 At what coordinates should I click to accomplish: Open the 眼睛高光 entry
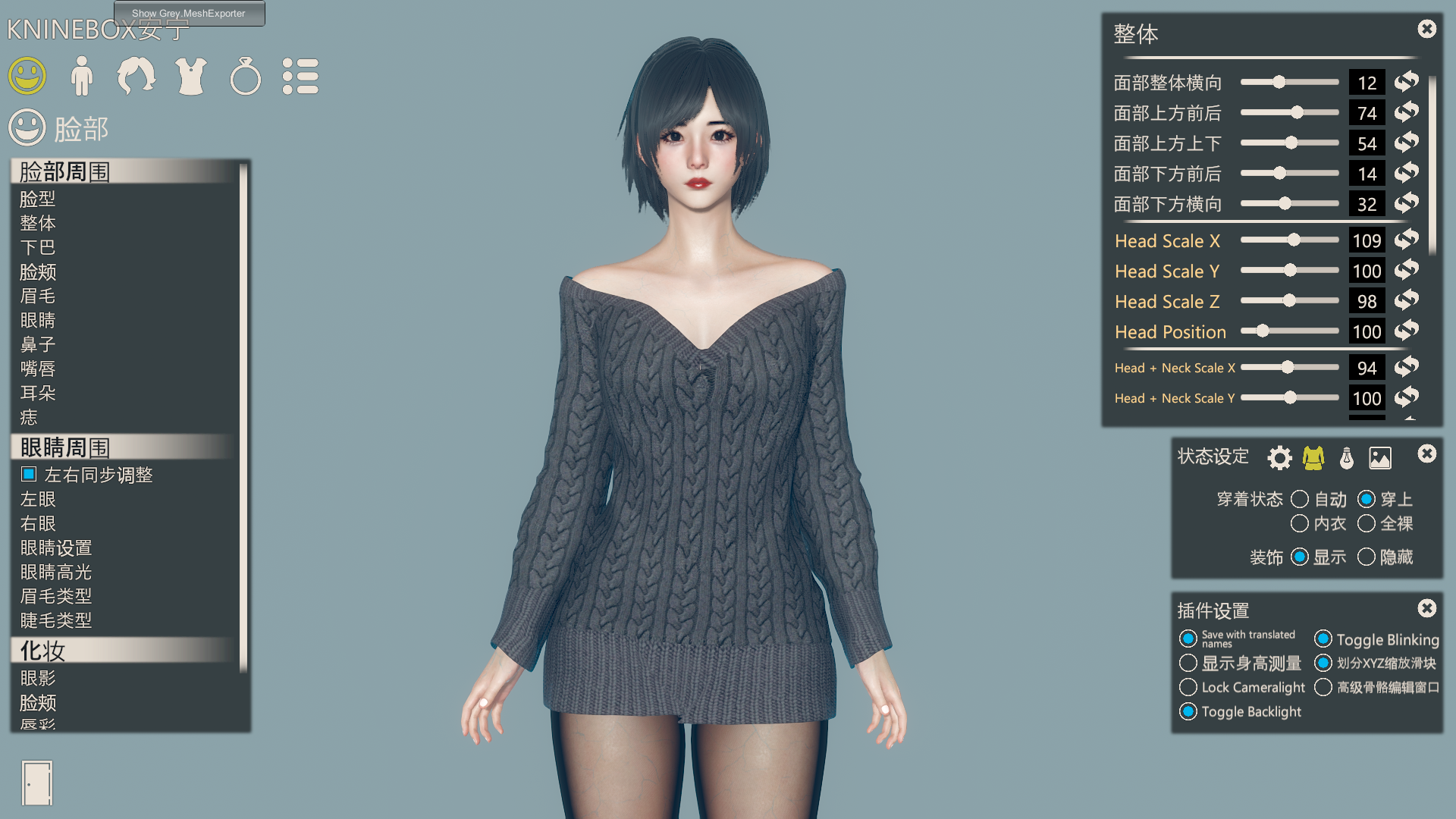pos(56,573)
